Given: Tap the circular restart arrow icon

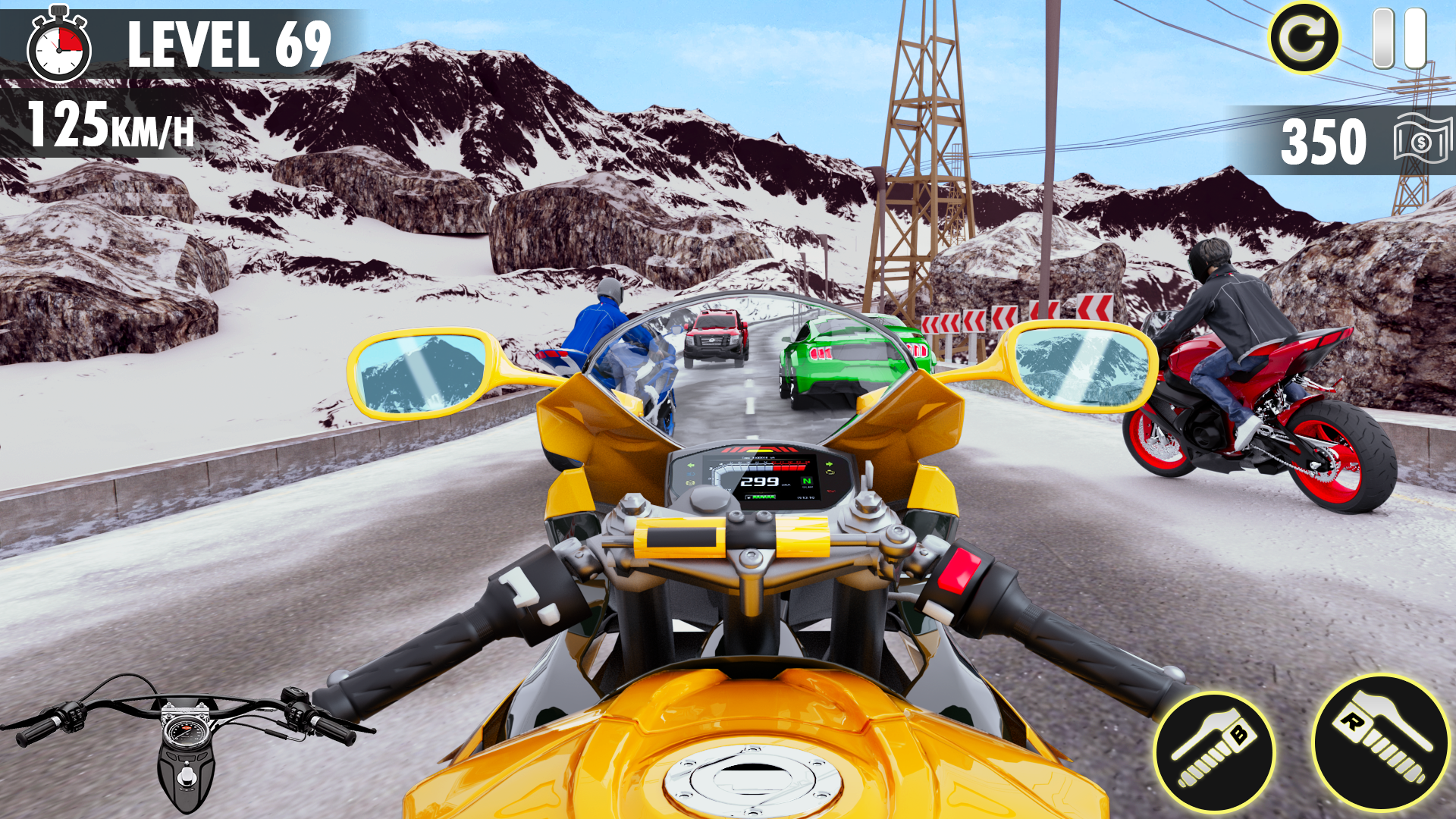Looking at the screenshot, I should 1304,37.
